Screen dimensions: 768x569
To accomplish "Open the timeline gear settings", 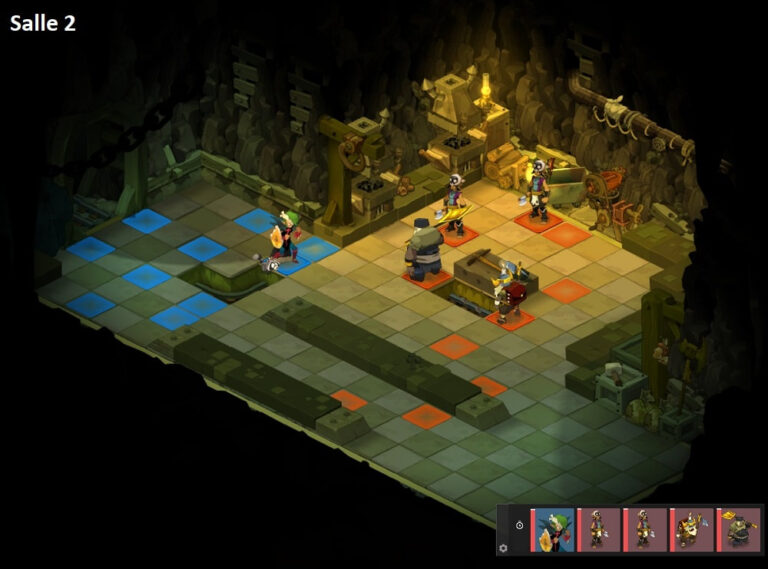I will tap(503, 547).
